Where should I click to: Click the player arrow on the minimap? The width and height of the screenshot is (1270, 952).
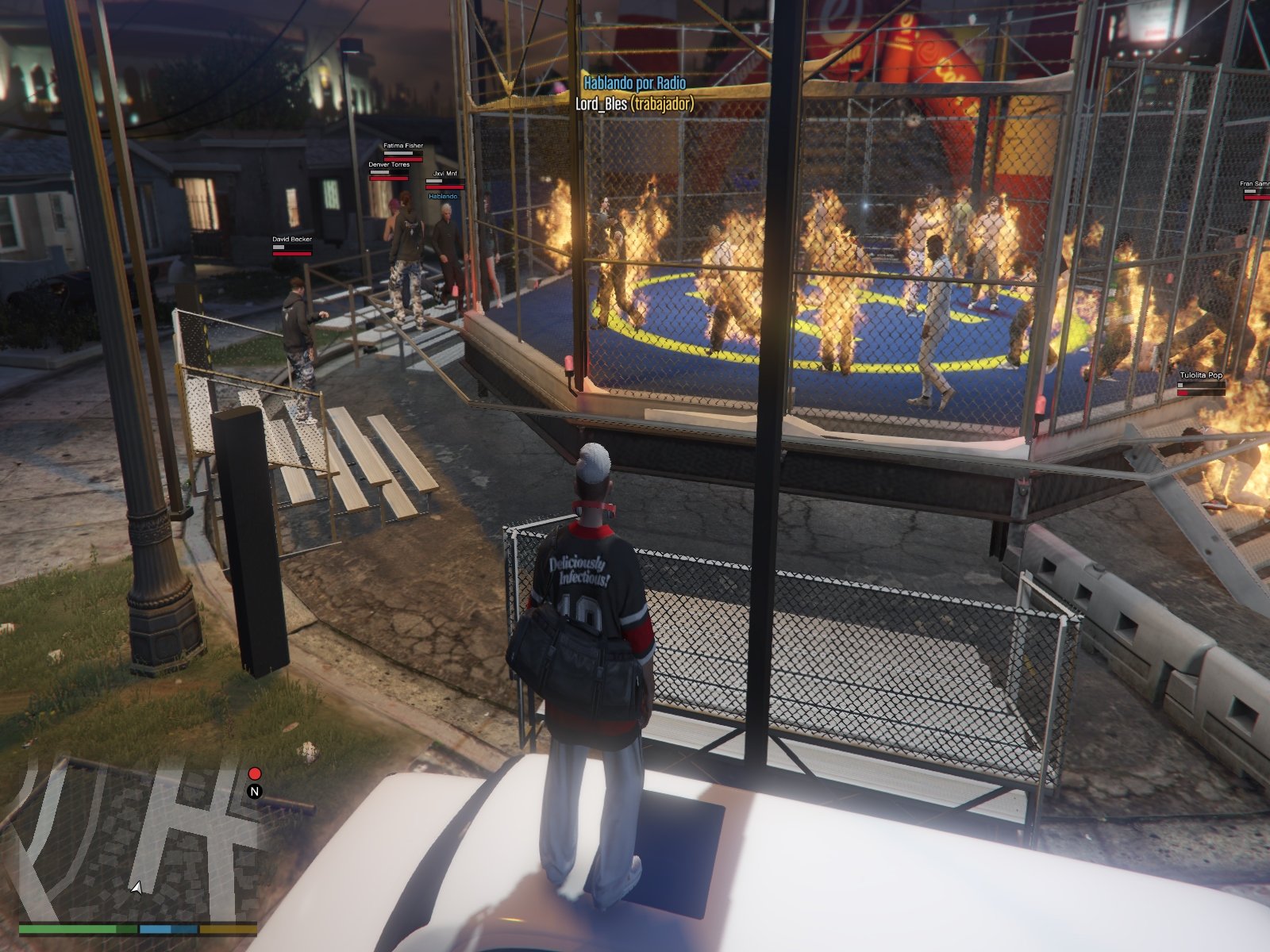137,888
